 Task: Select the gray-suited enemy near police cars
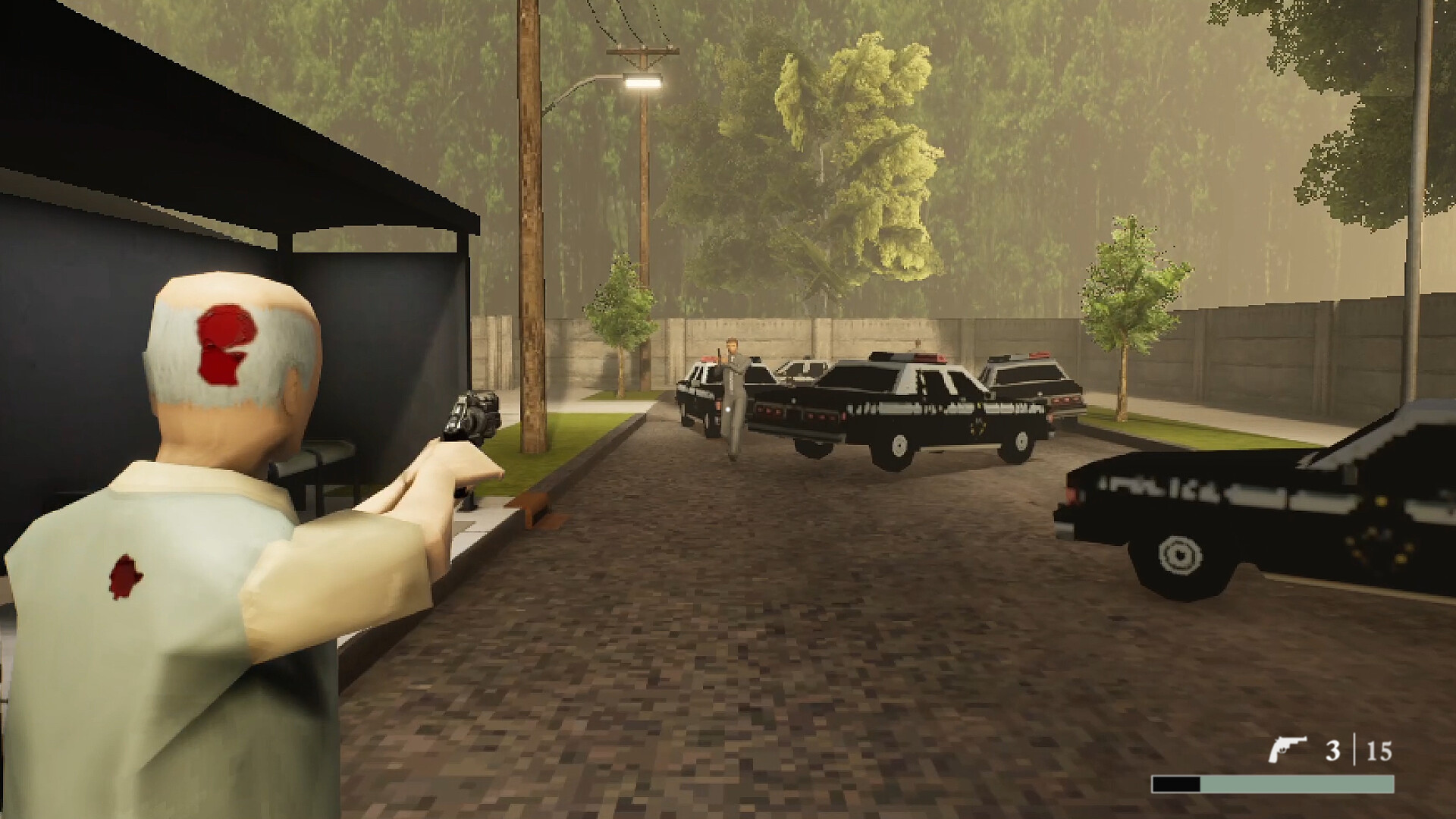click(x=733, y=394)
